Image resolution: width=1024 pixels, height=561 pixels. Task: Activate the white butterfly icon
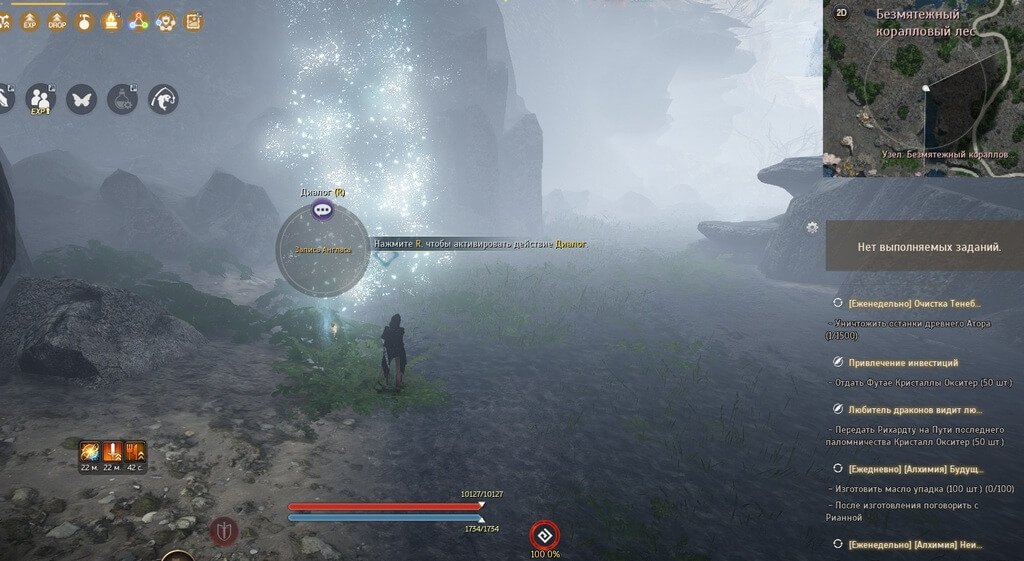point(81,98)
